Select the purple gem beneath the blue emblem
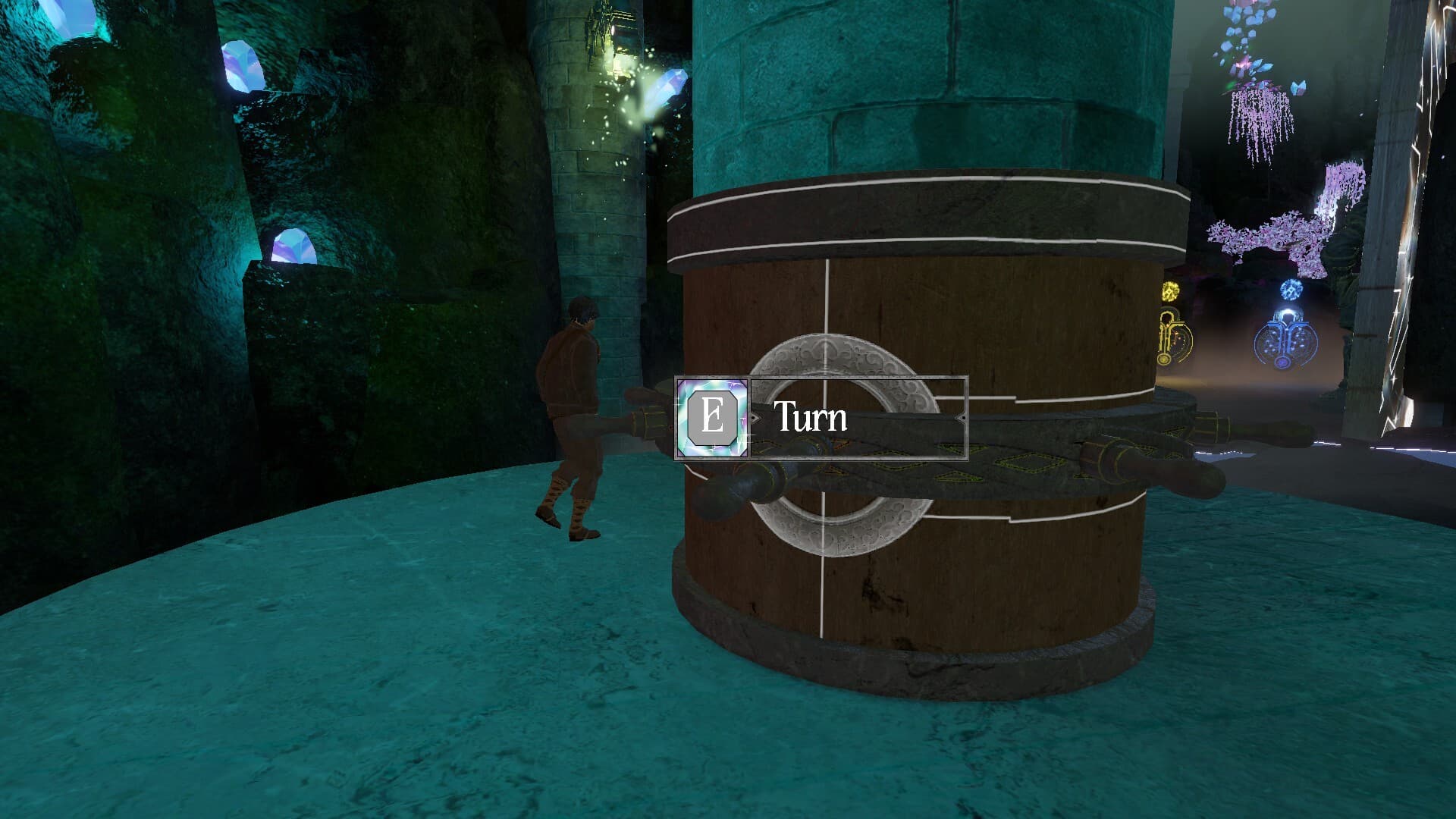Viewport: 1456px width, 819px height. [x=1283, y=362]
